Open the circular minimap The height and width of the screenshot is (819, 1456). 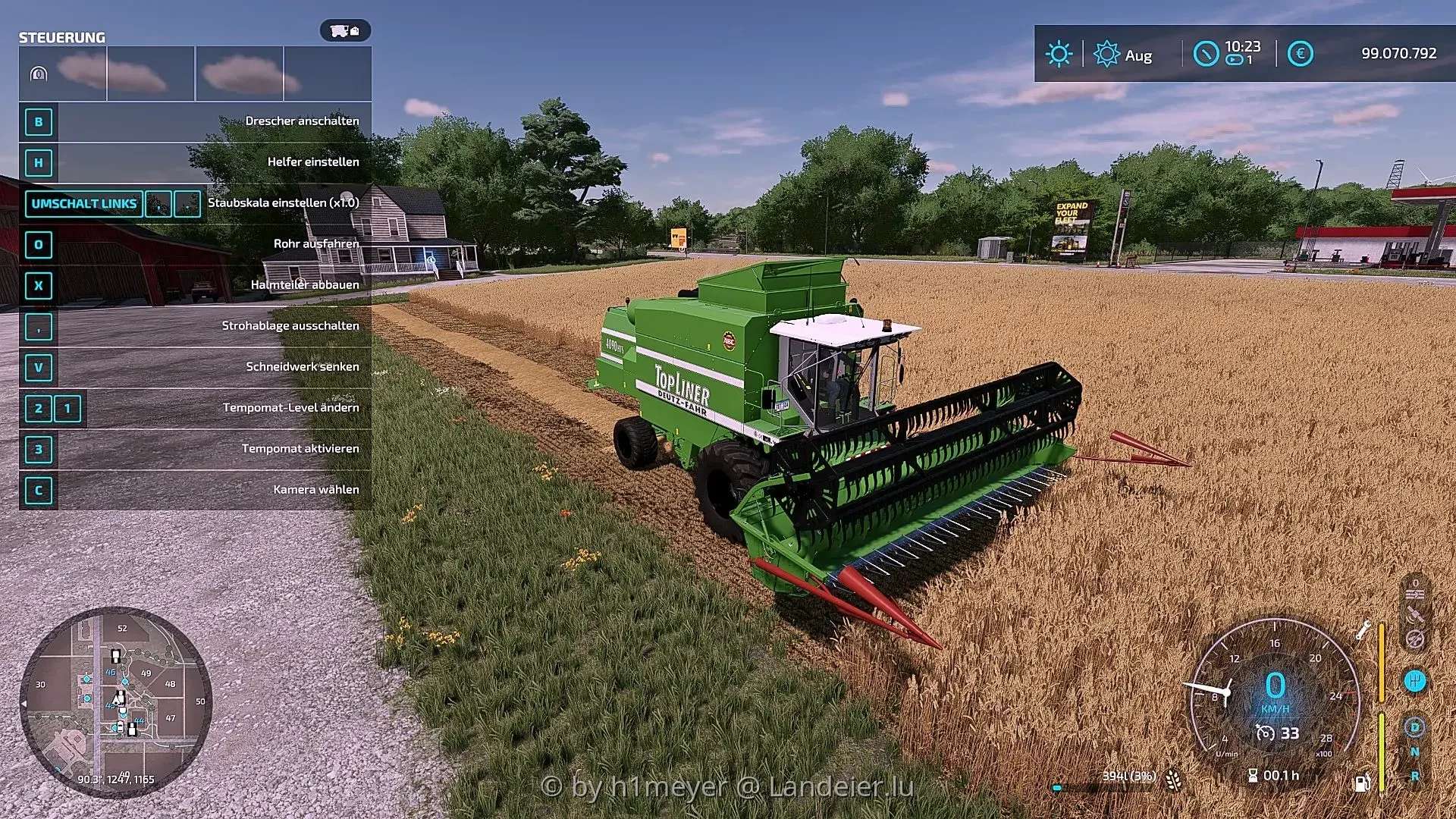coord(115,701)
